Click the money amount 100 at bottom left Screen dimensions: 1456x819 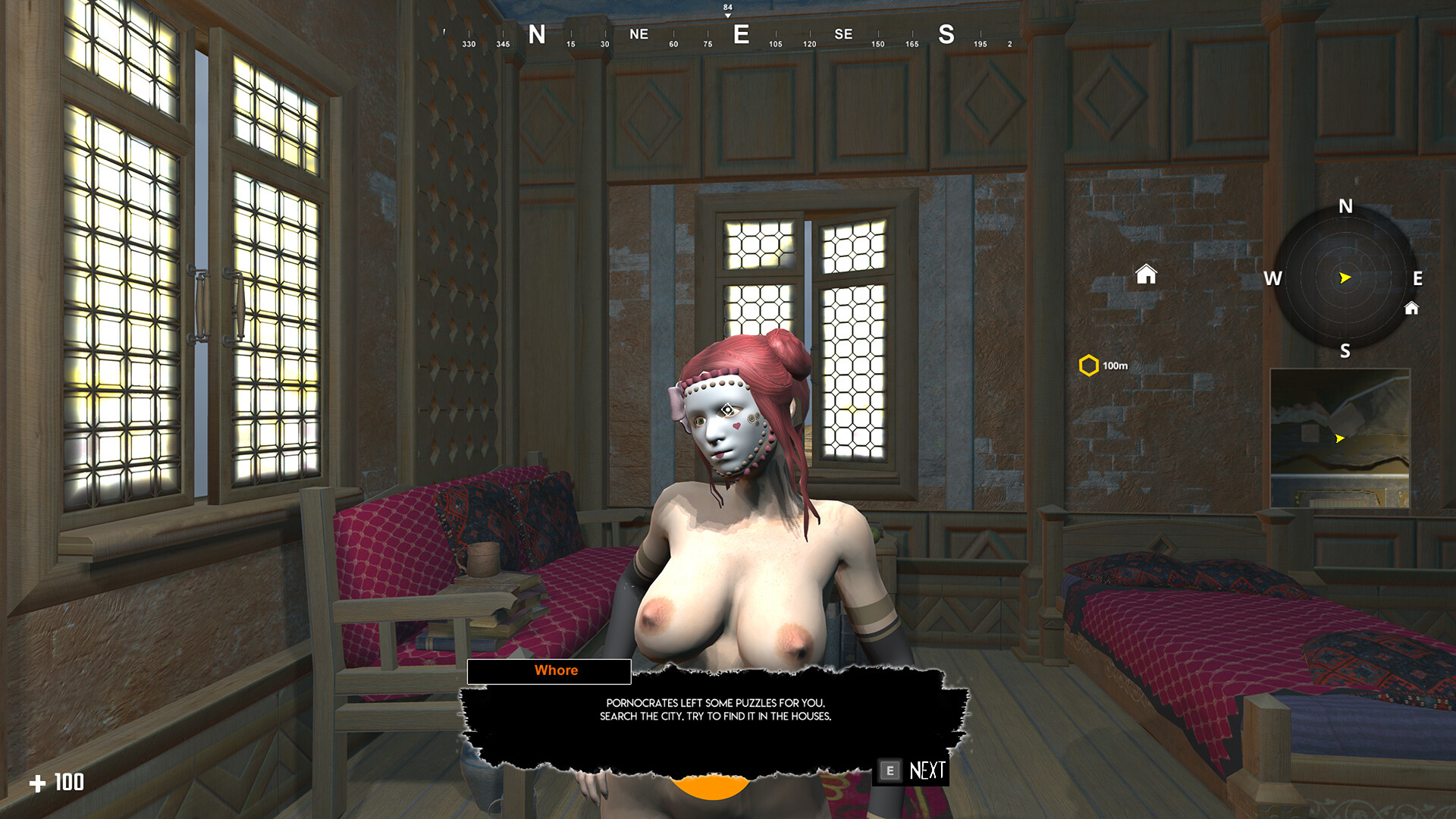pos(69,782)
